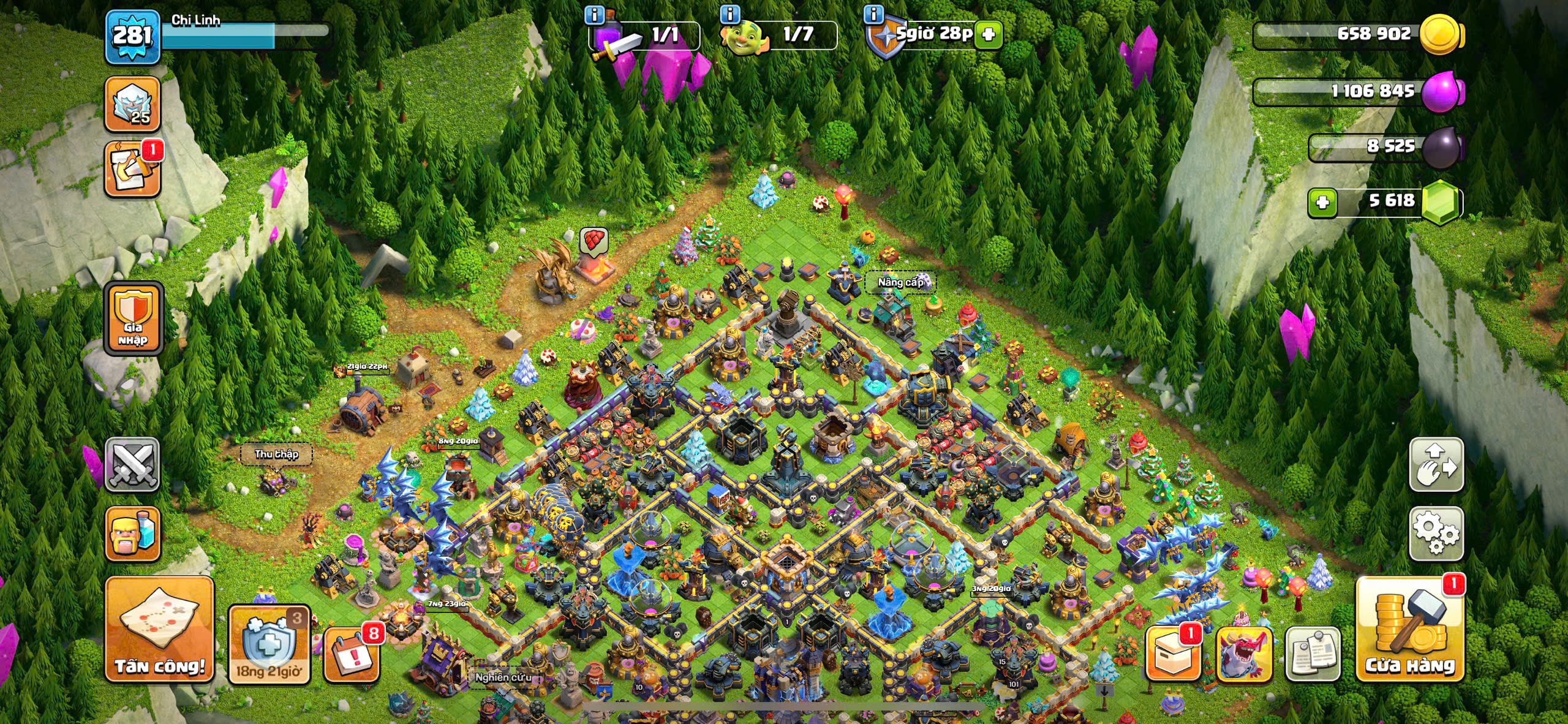Open the settings gears
Image resolution: width=1568 pixels, height=724 pixels.
tap(1436, 533)
